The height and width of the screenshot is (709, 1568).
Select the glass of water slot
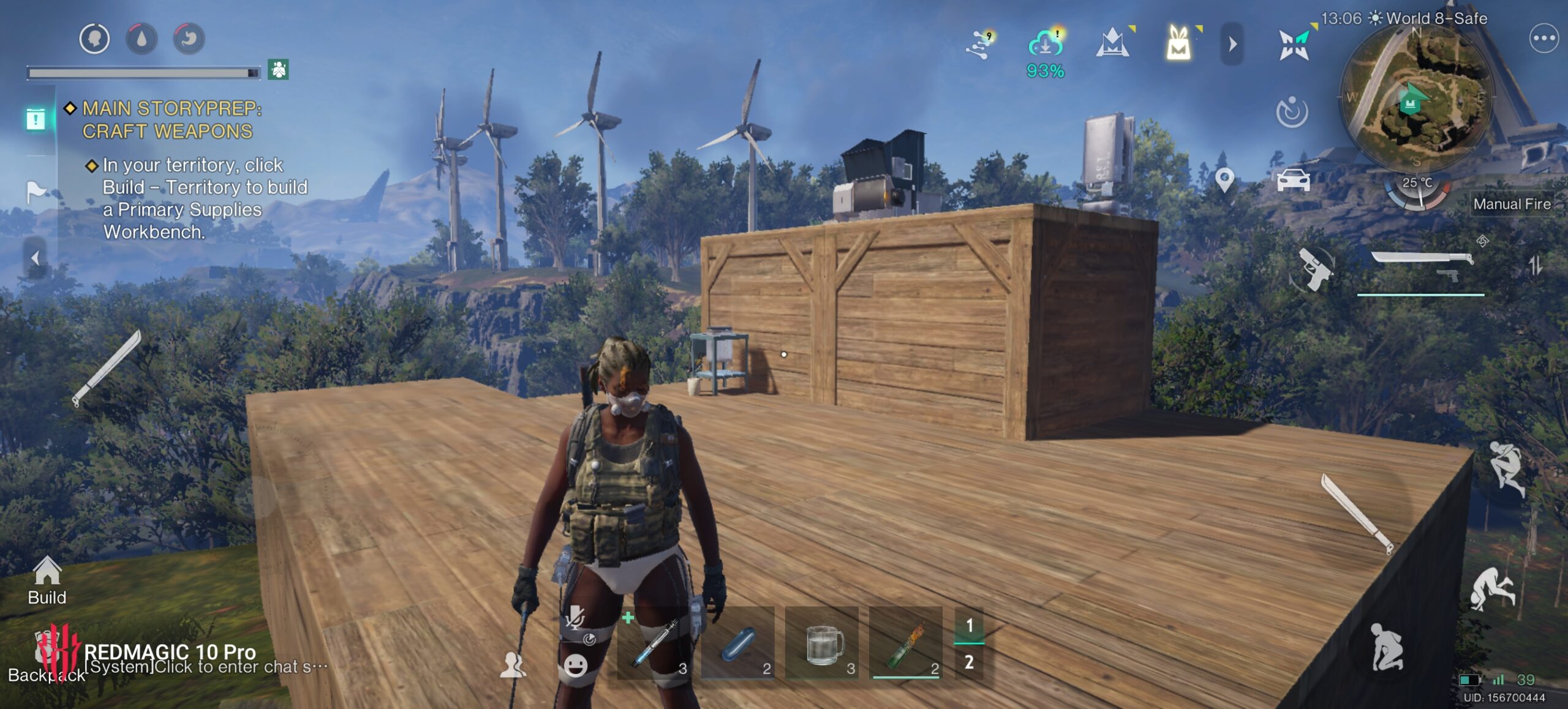tap(822, 643)
